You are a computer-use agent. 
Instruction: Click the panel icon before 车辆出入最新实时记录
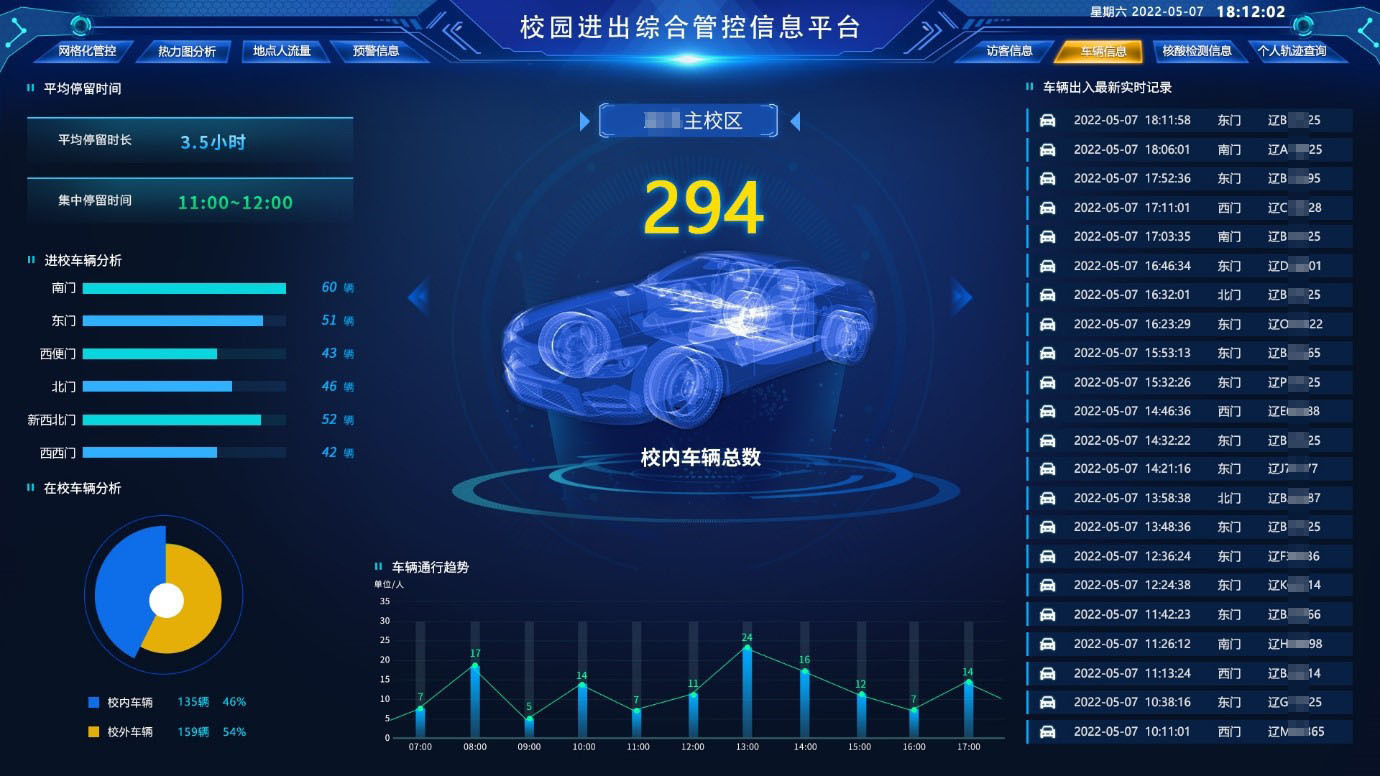[x=1030, y=87]
